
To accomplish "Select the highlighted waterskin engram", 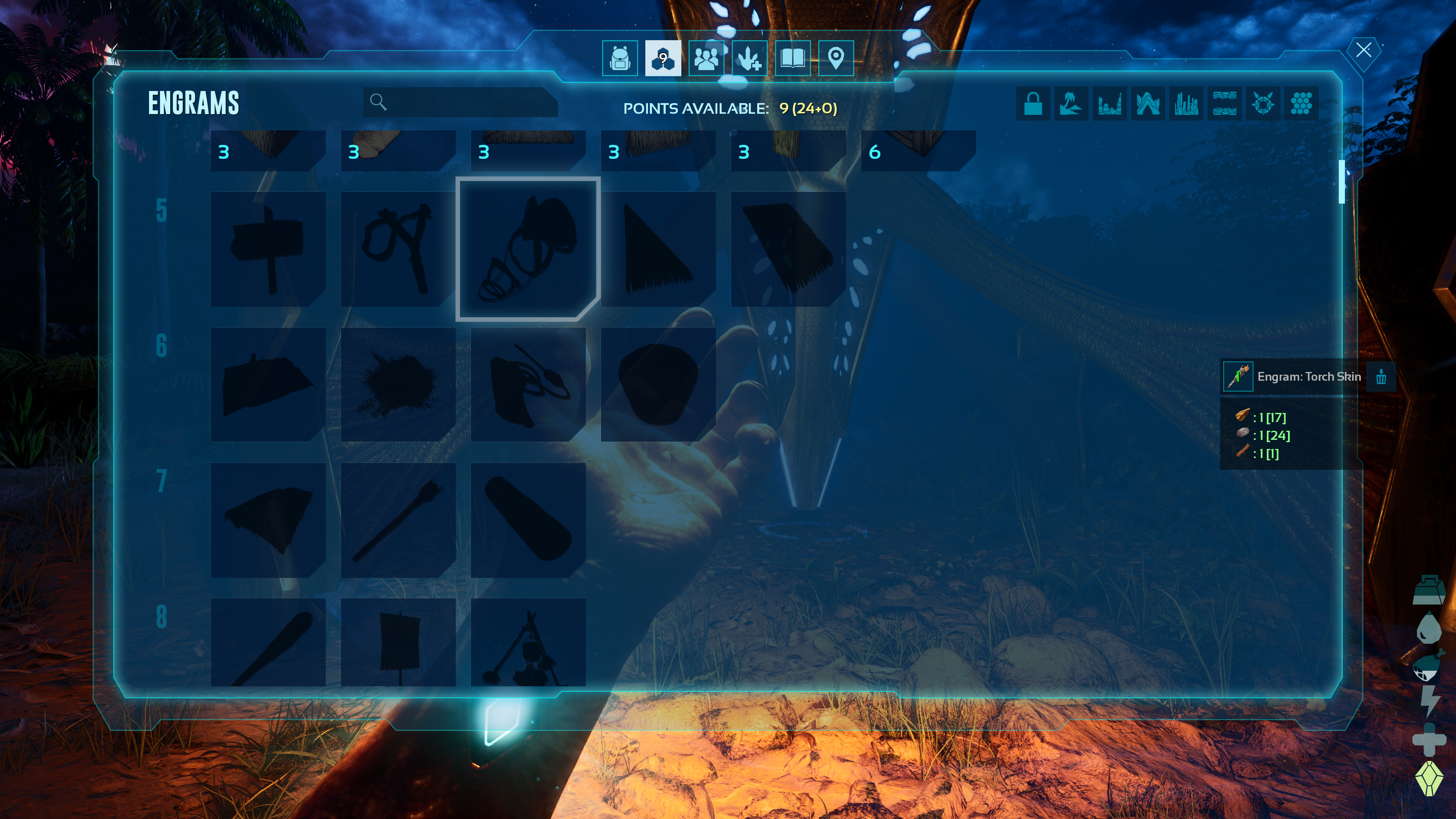I will [528, 249].
